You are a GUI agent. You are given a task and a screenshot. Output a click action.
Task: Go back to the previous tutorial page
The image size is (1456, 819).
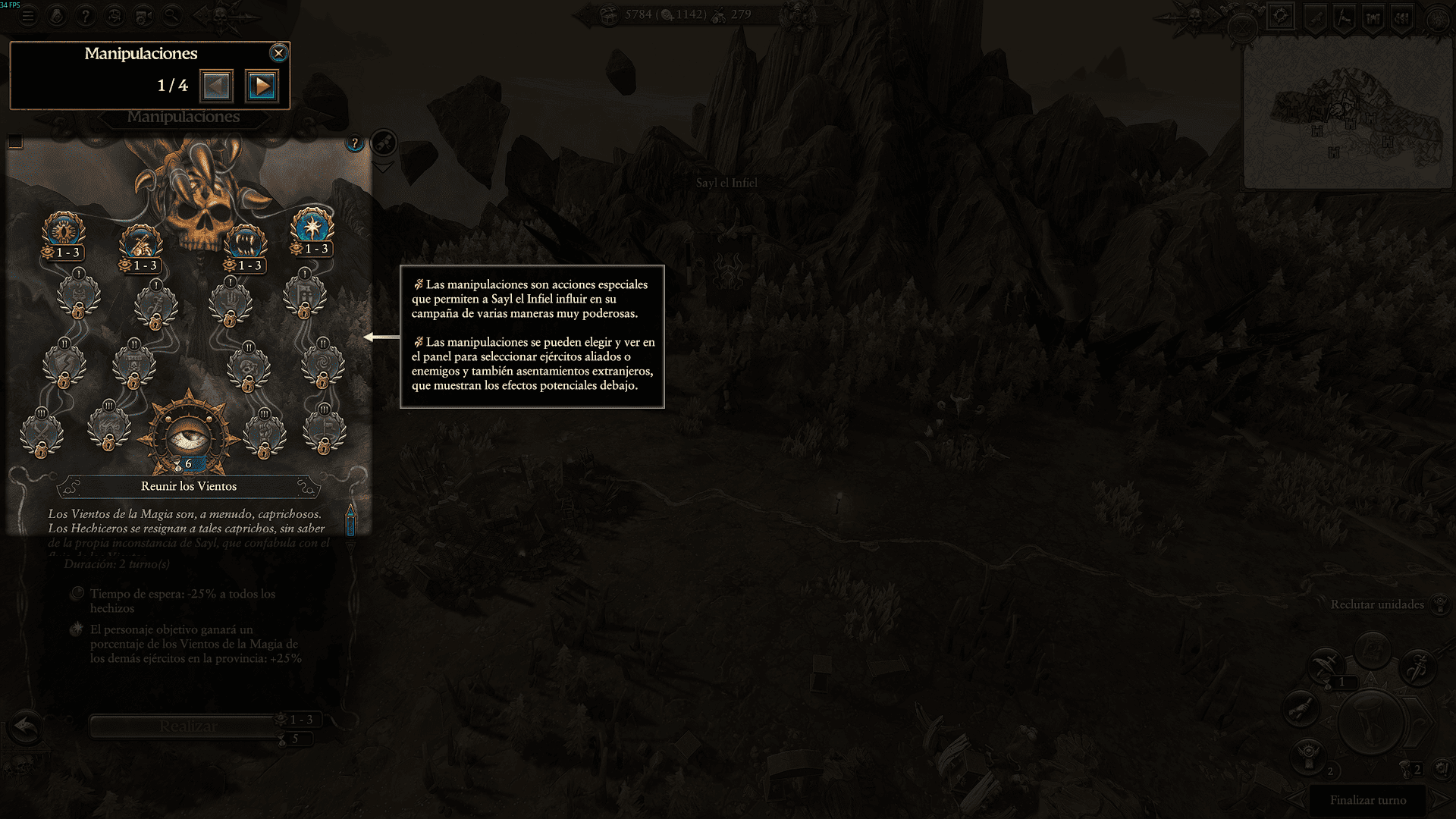tap(216, 86)
